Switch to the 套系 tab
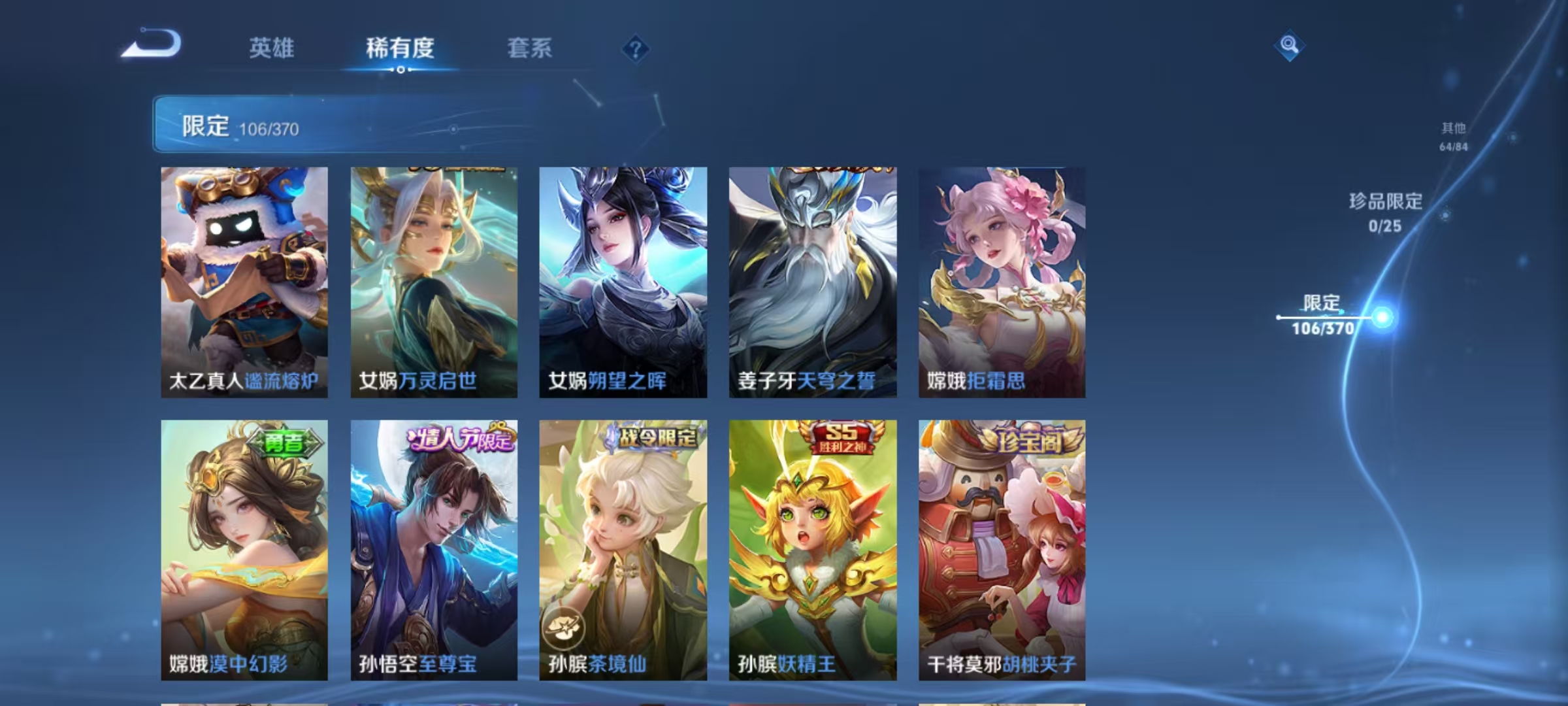The image size is (1568, 706). click(x=530, y=49)
